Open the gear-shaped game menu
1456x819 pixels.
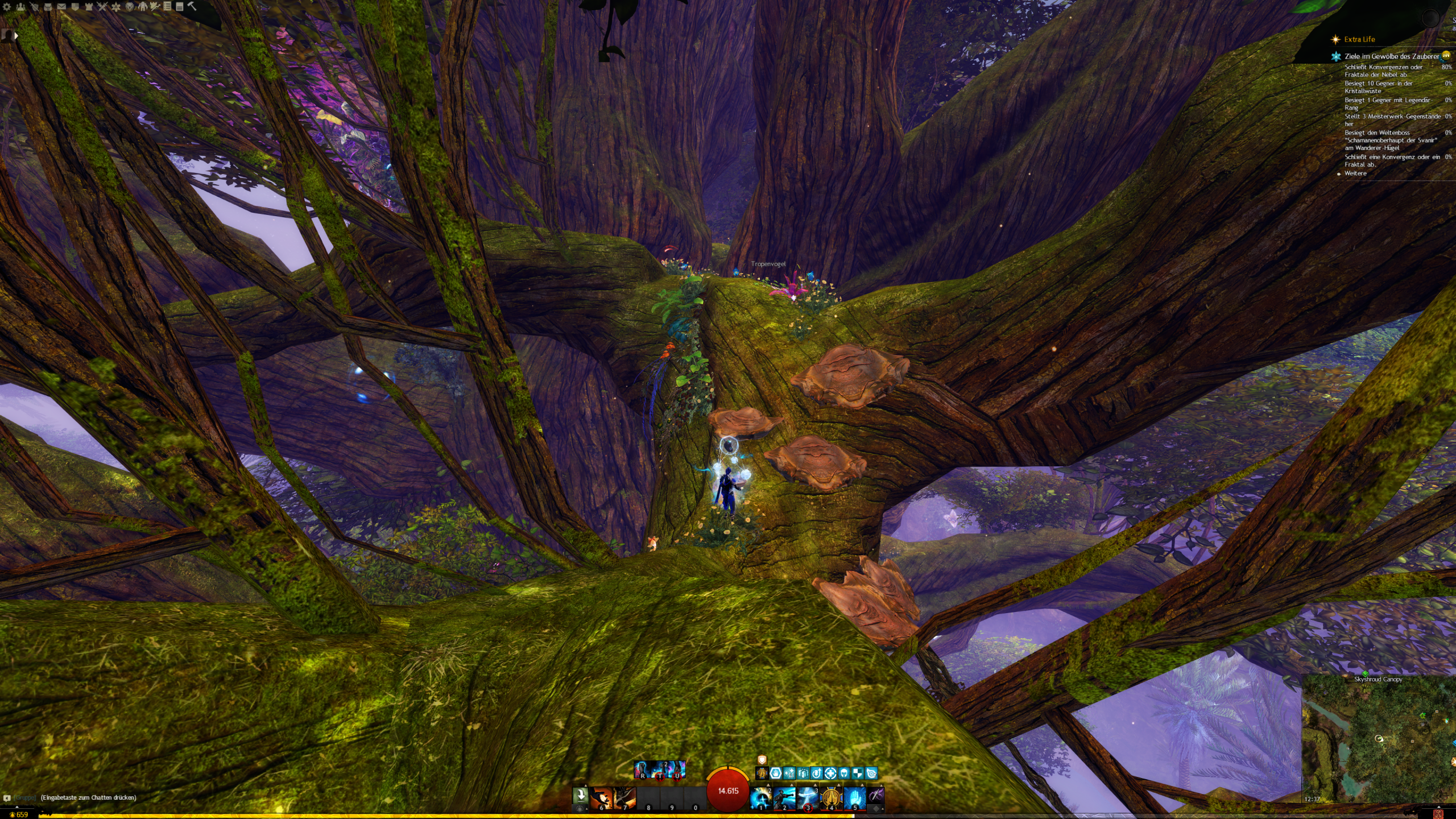(x=7, y=7)
